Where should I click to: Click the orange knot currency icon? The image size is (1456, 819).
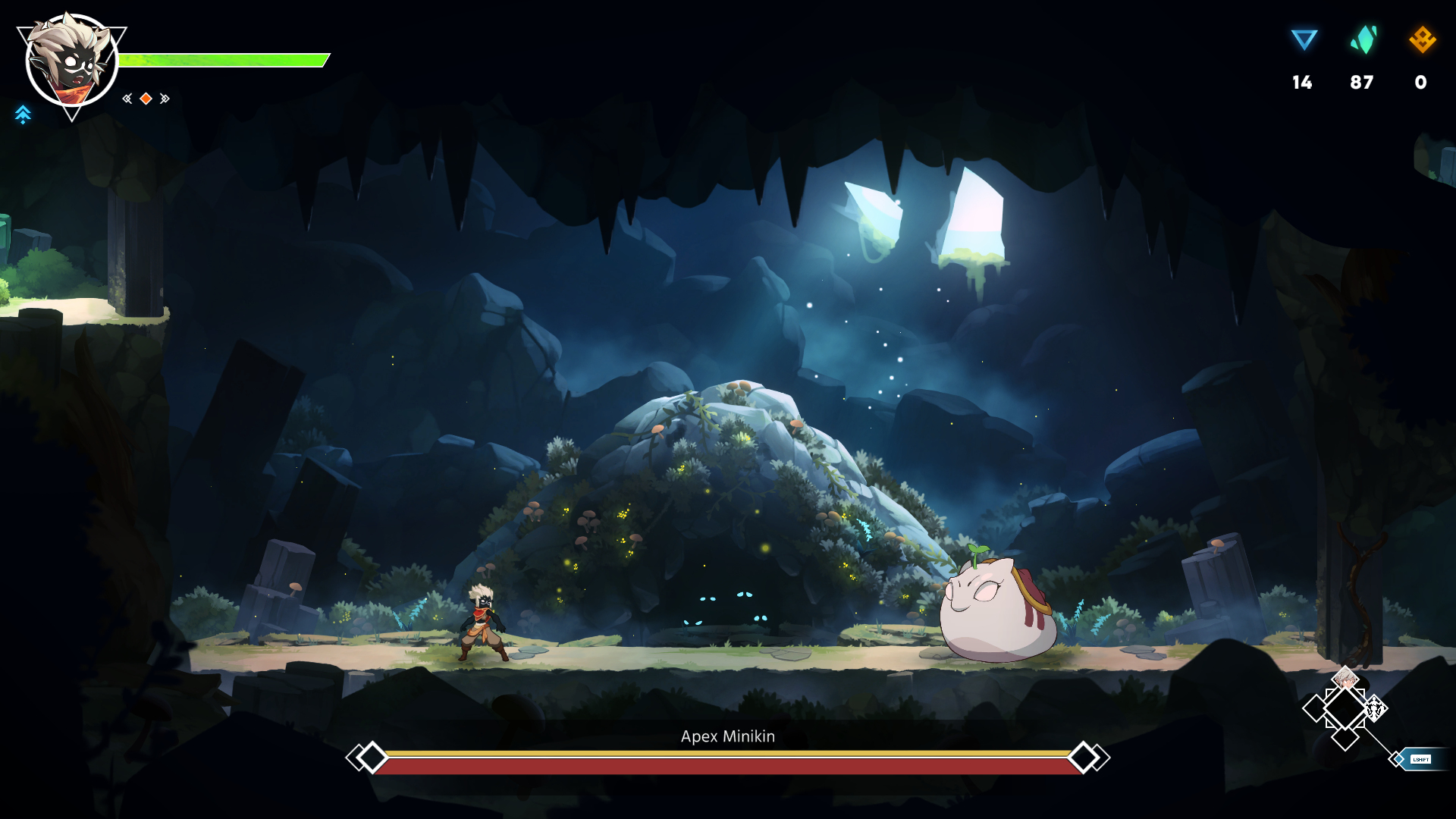tap(1422, 39)
